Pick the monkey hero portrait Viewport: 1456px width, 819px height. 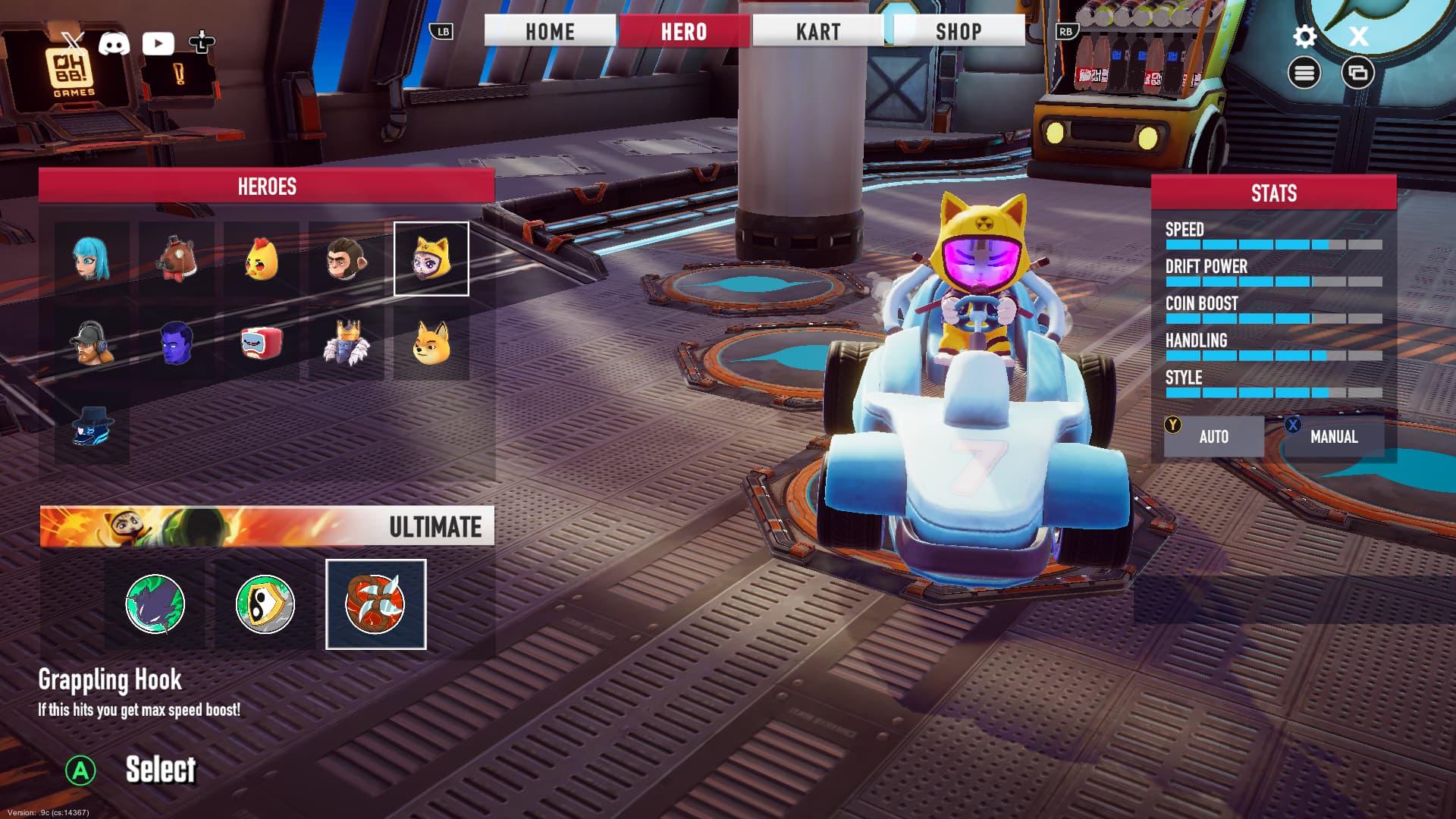point(347,259)
